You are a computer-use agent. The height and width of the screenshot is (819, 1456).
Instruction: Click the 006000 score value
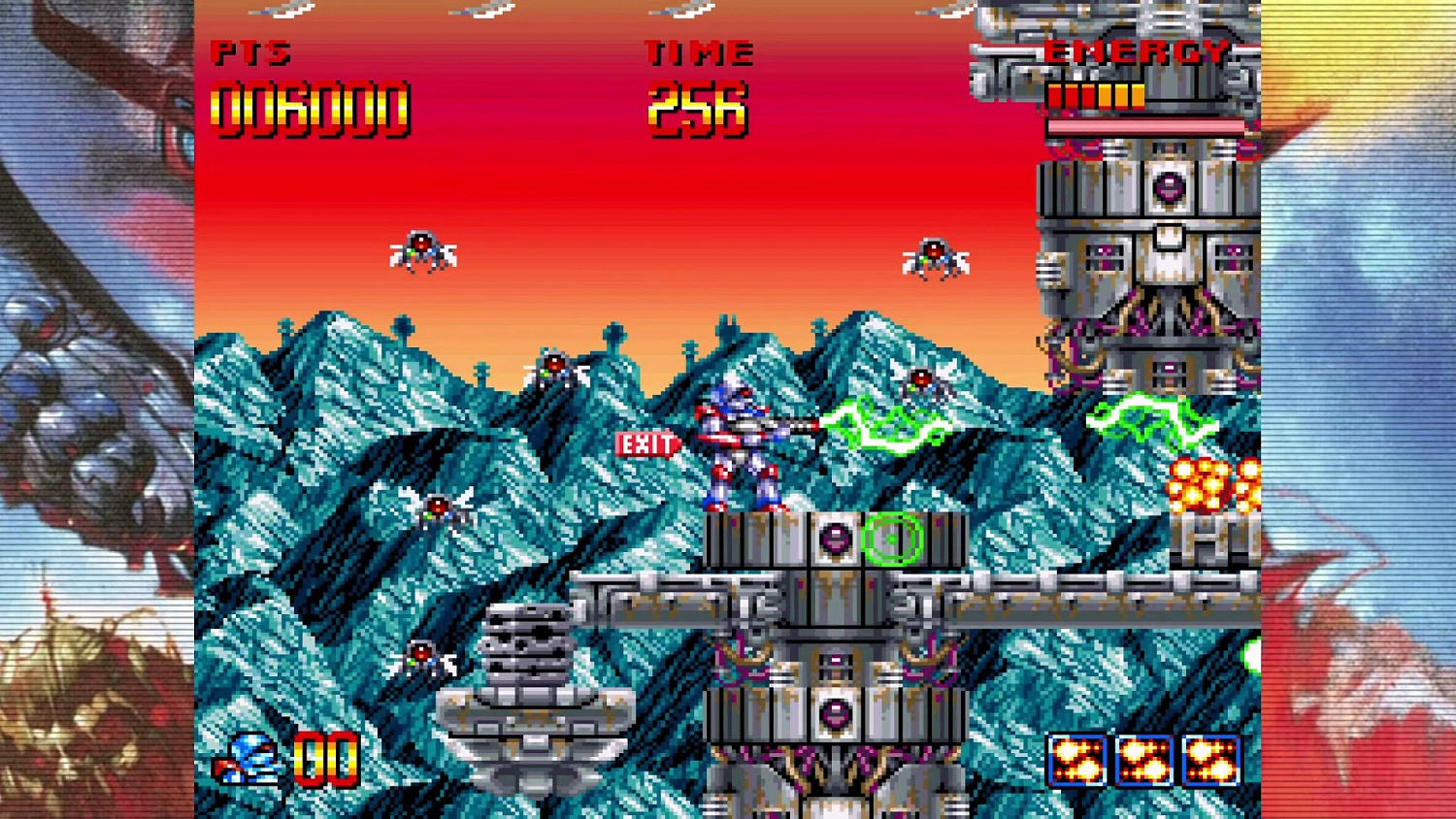[309, 107]
